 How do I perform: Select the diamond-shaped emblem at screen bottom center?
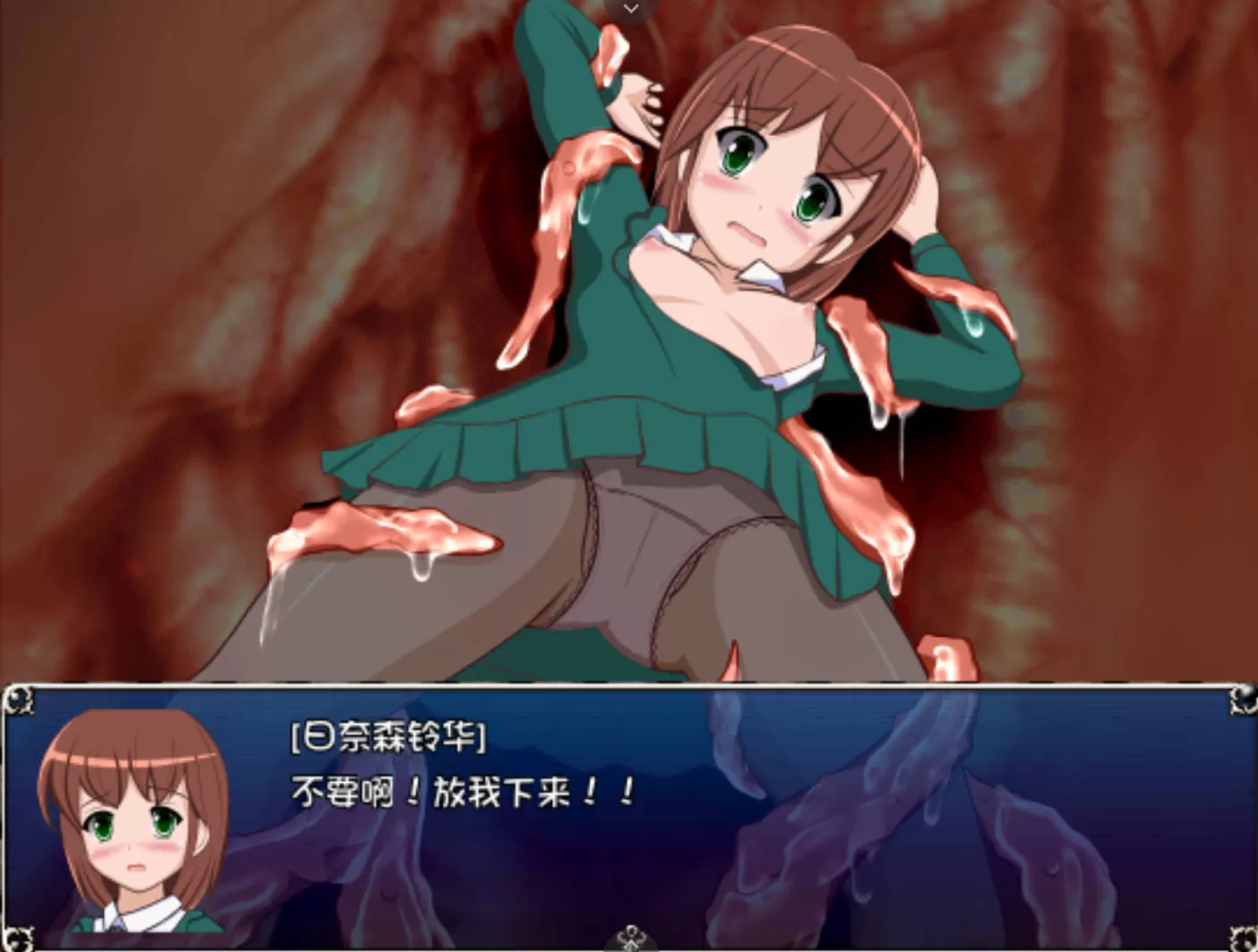(x=632, y=939)
